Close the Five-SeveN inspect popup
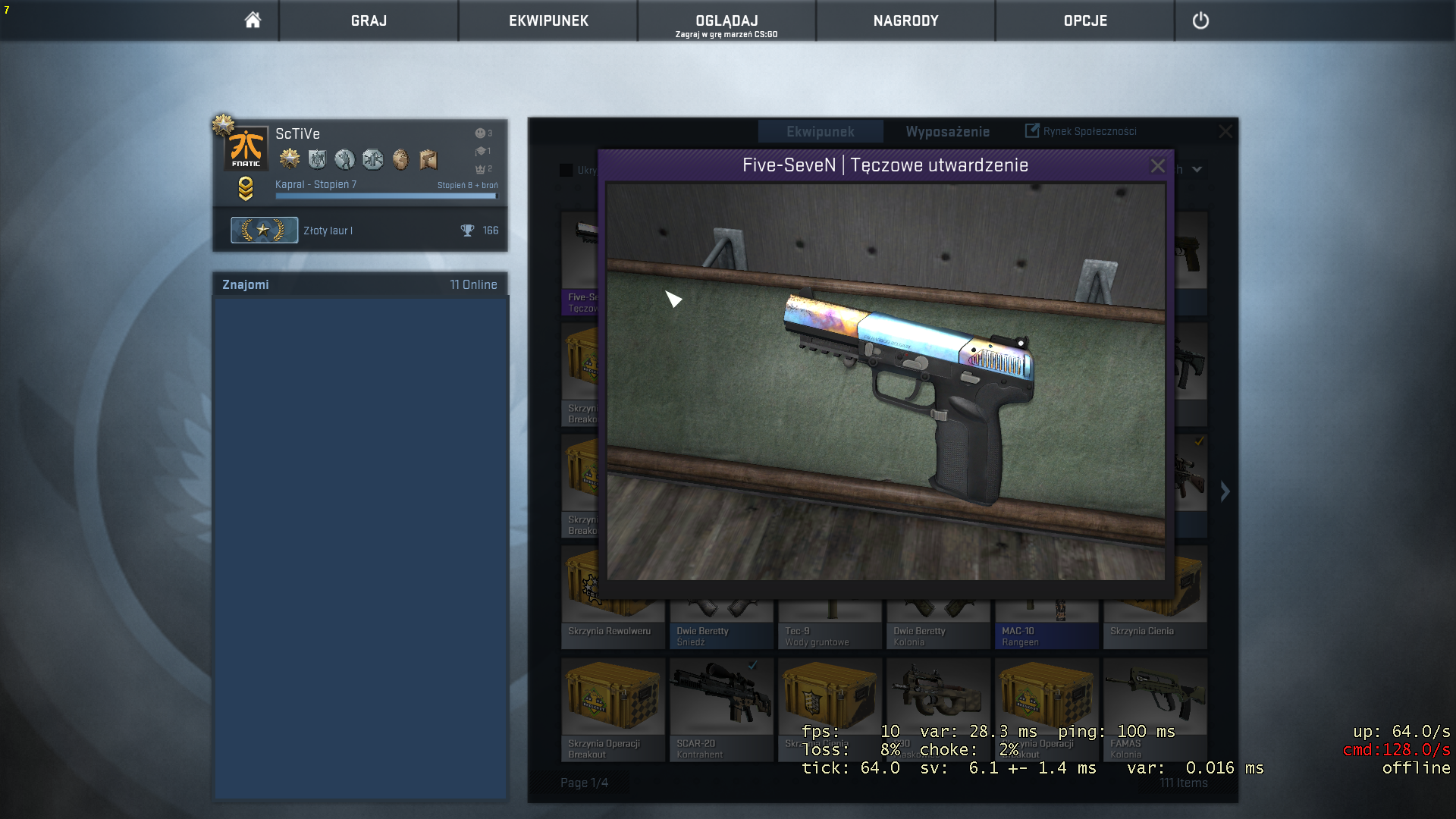The image size is (1456, 819). point(1157,165)
